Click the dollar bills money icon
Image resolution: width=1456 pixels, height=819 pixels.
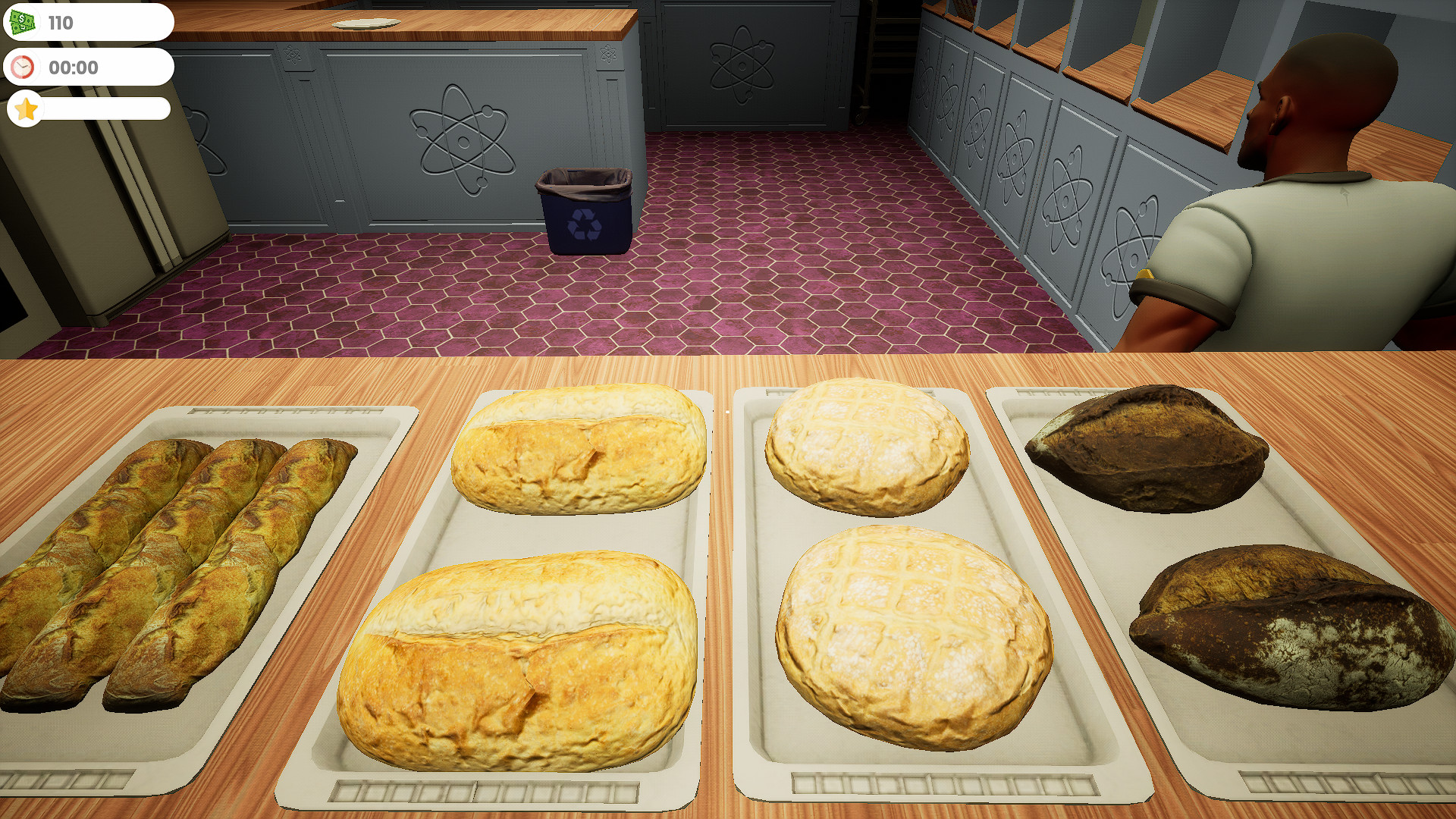coord(23,22)
